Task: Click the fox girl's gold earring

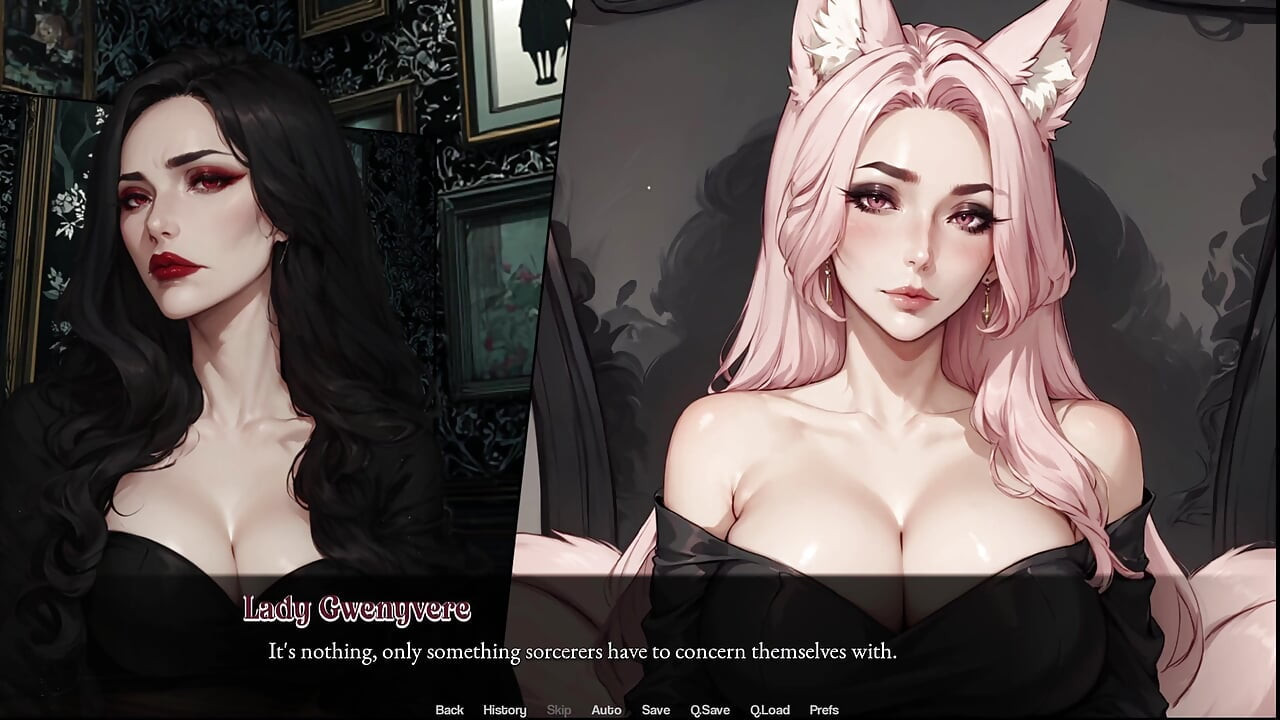Action: pyautogui.click(x=988, y=300)
